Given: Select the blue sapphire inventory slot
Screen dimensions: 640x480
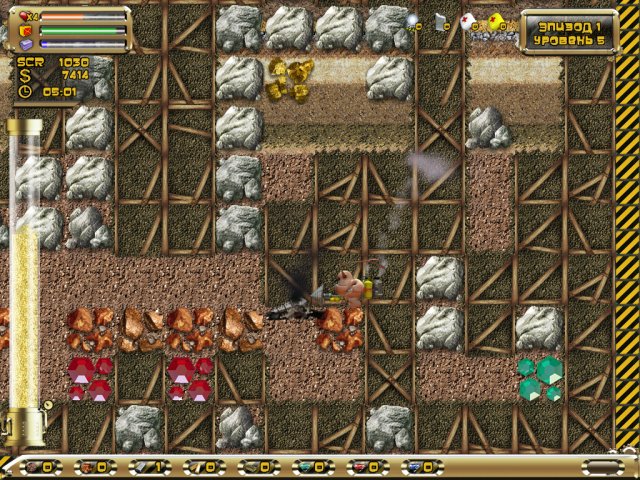Looking at the screenshot, I should tap(415, 467).
